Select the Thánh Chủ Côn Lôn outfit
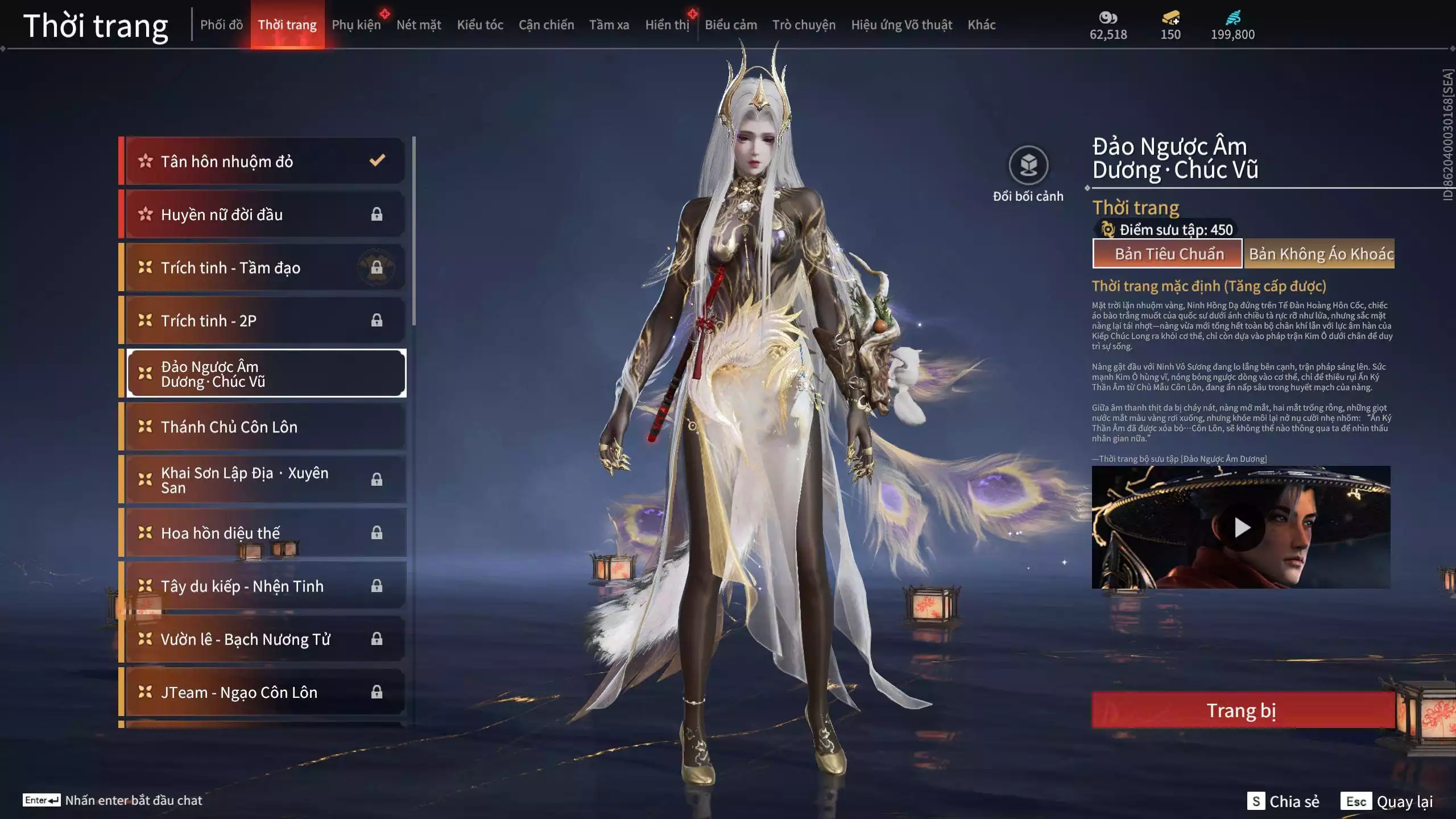This screenshot has height=819, width=1456. pyautogui.click(x=264, y=427)
